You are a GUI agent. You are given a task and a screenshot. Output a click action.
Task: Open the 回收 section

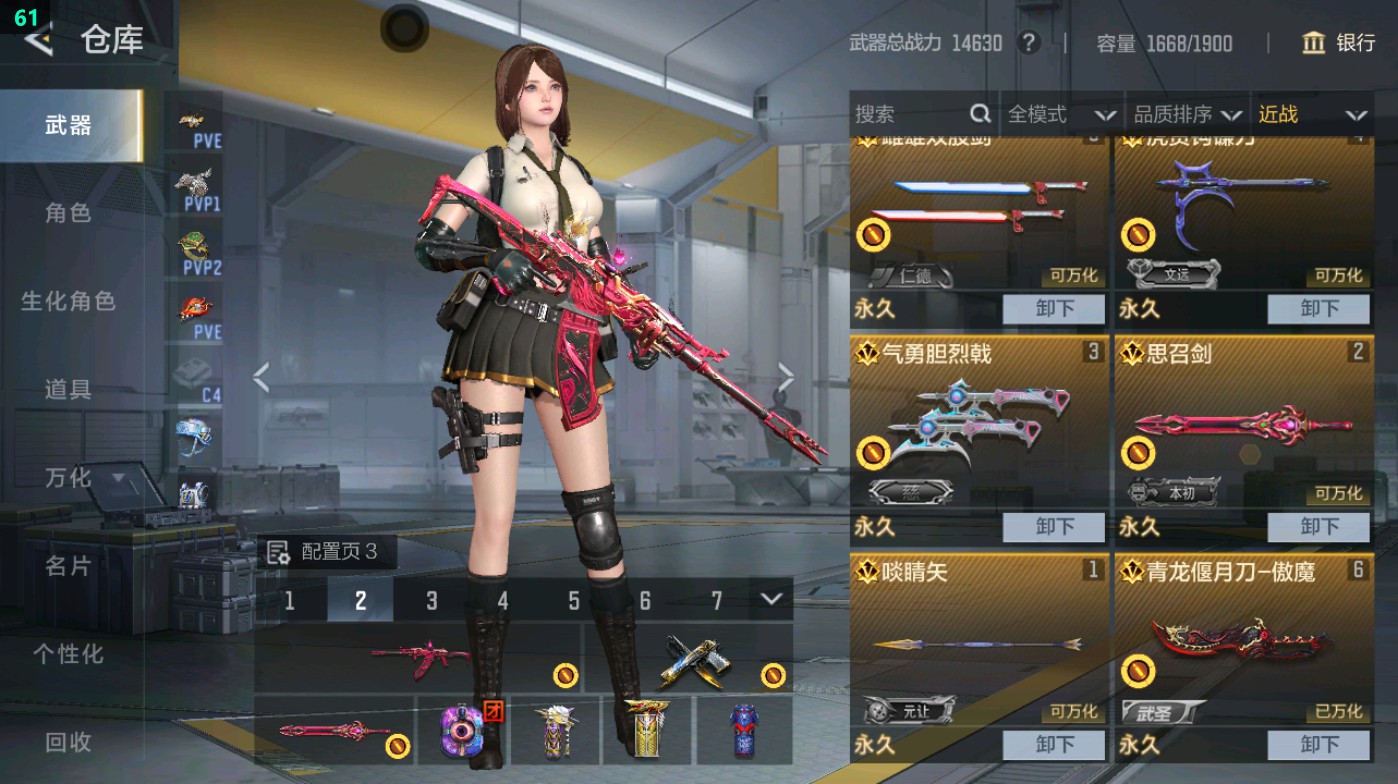point(68,742)
